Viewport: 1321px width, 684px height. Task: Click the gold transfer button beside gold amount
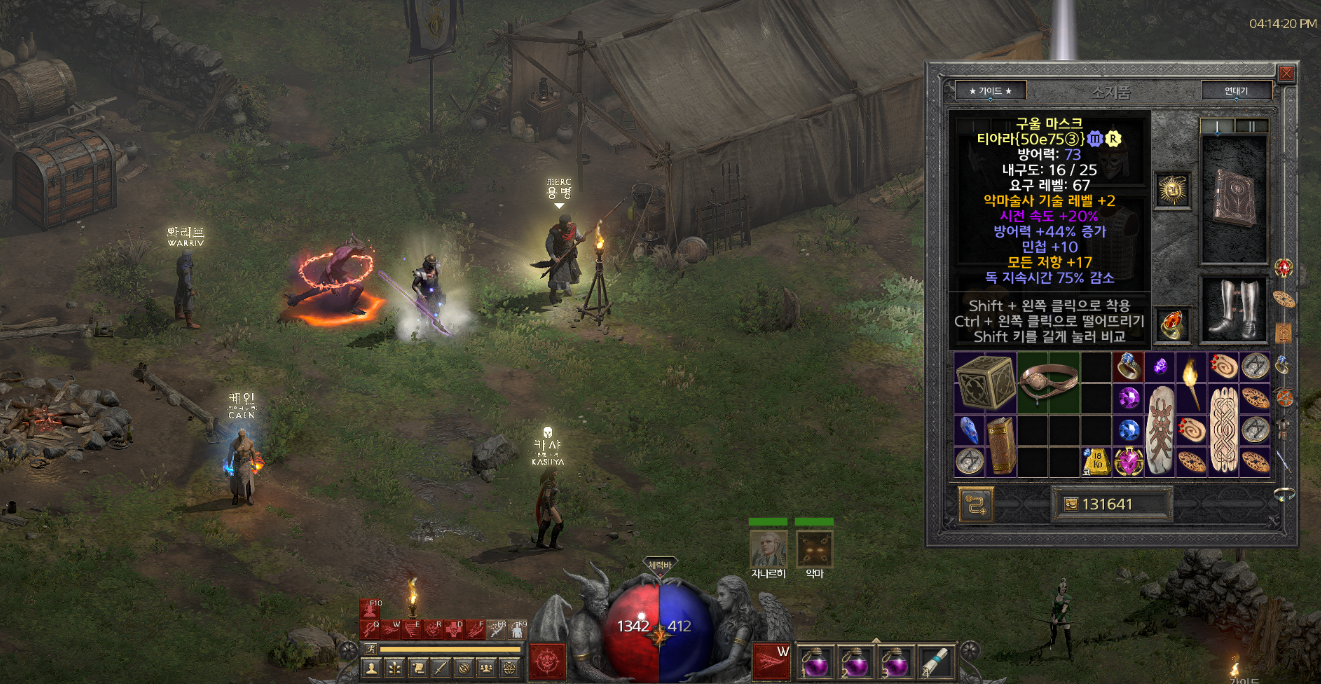point(976,504)
